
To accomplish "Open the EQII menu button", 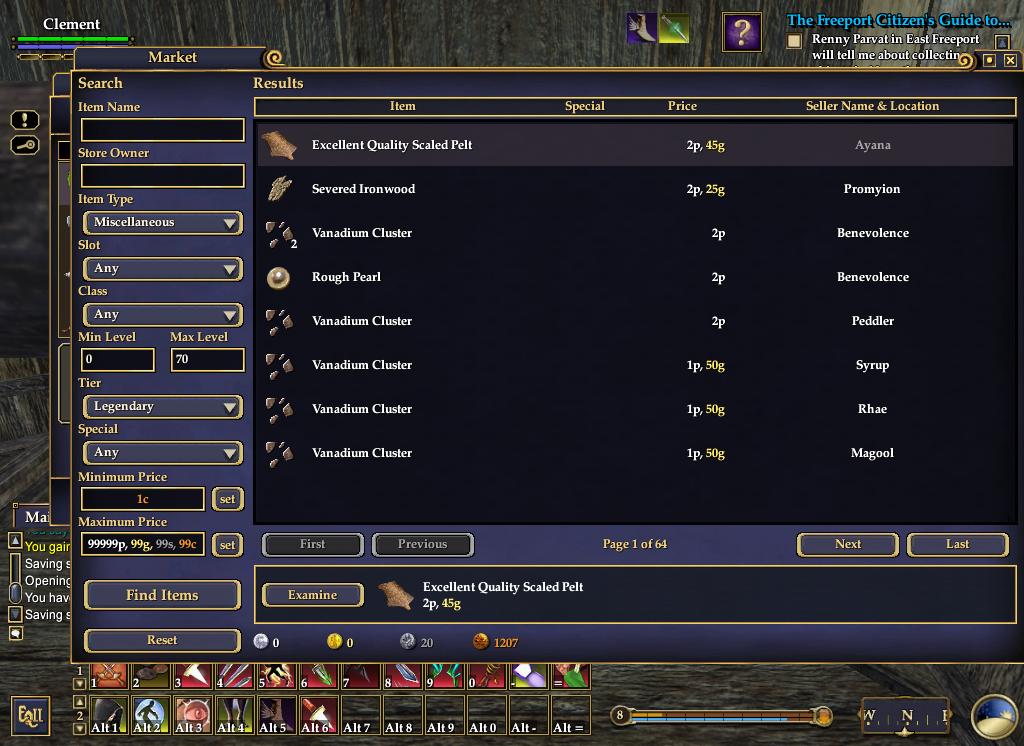I will click(30, 716).
